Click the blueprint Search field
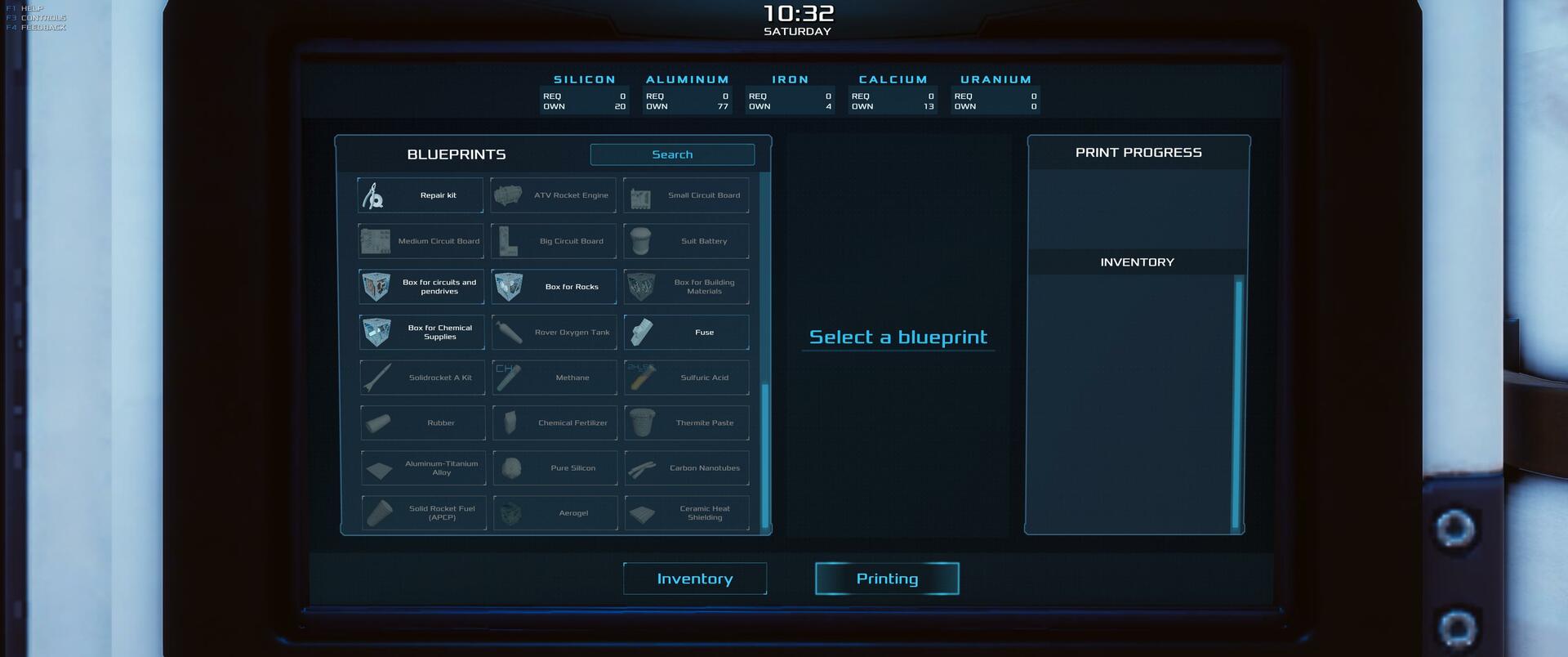1568x657 pixels. (672, 154)
